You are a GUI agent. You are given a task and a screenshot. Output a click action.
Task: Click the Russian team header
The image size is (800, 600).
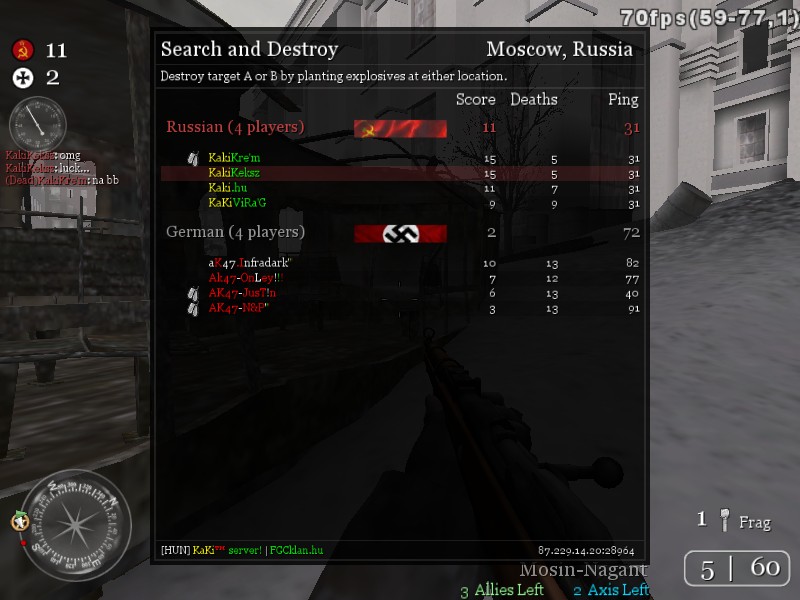(x=235, y=128)
